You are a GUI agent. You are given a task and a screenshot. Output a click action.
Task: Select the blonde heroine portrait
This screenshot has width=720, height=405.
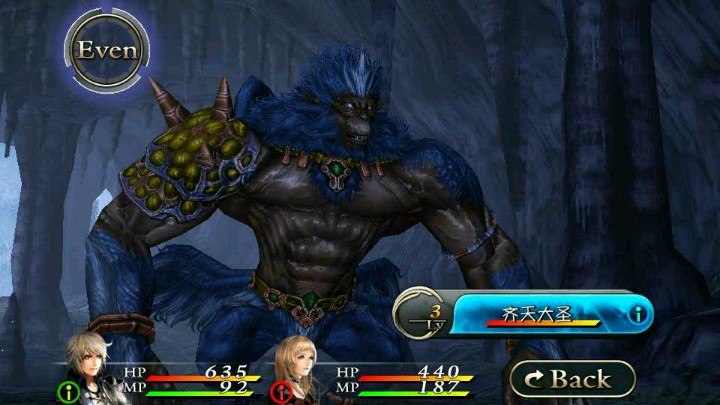[x=302, y=366]
